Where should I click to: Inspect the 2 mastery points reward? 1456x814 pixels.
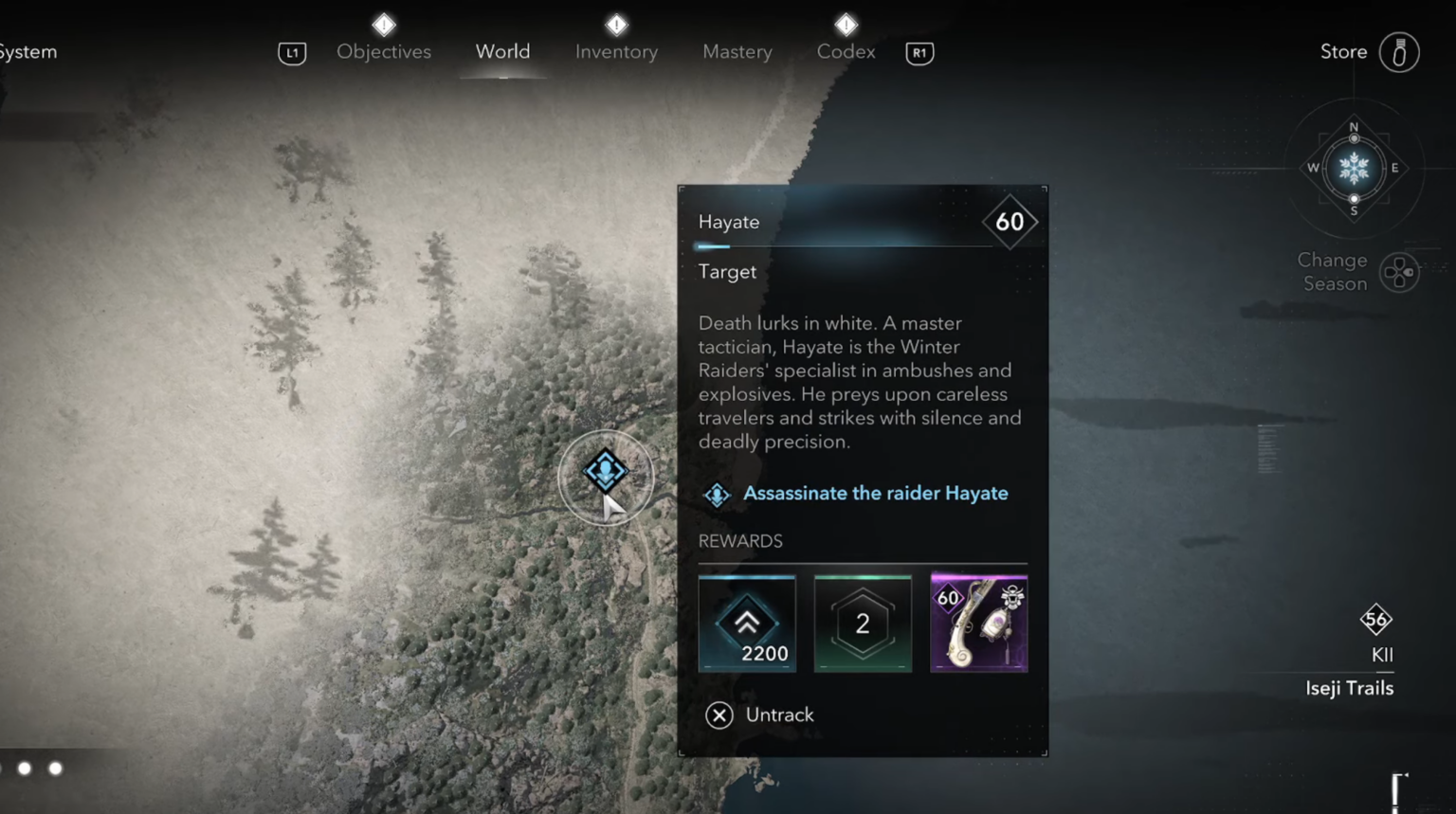863,623
